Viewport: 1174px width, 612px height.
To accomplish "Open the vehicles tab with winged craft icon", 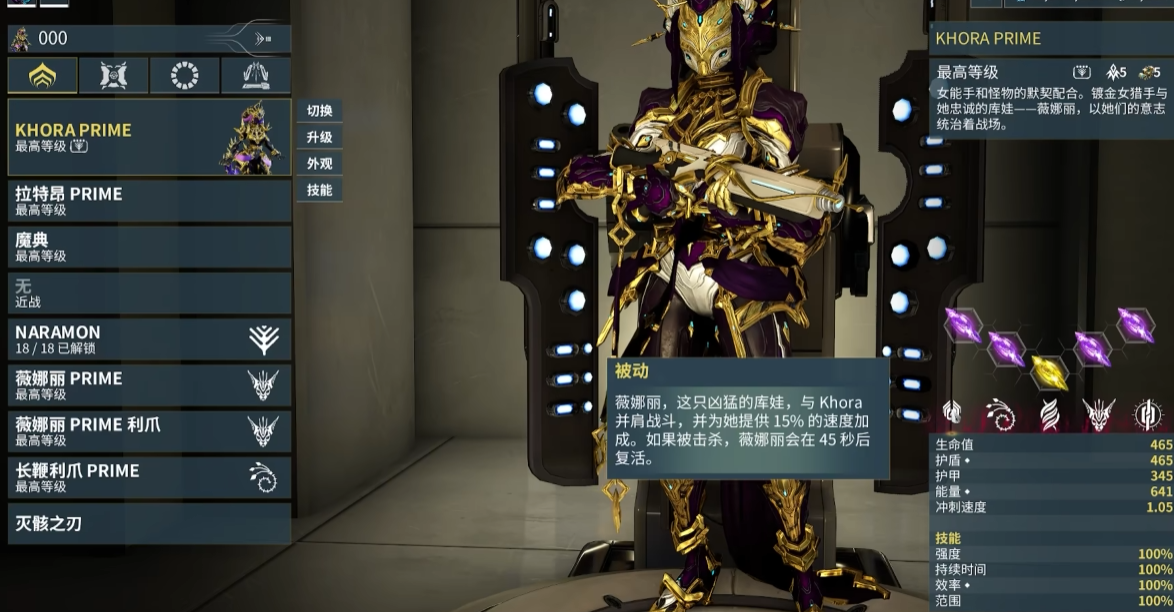I will coord(255,76).
